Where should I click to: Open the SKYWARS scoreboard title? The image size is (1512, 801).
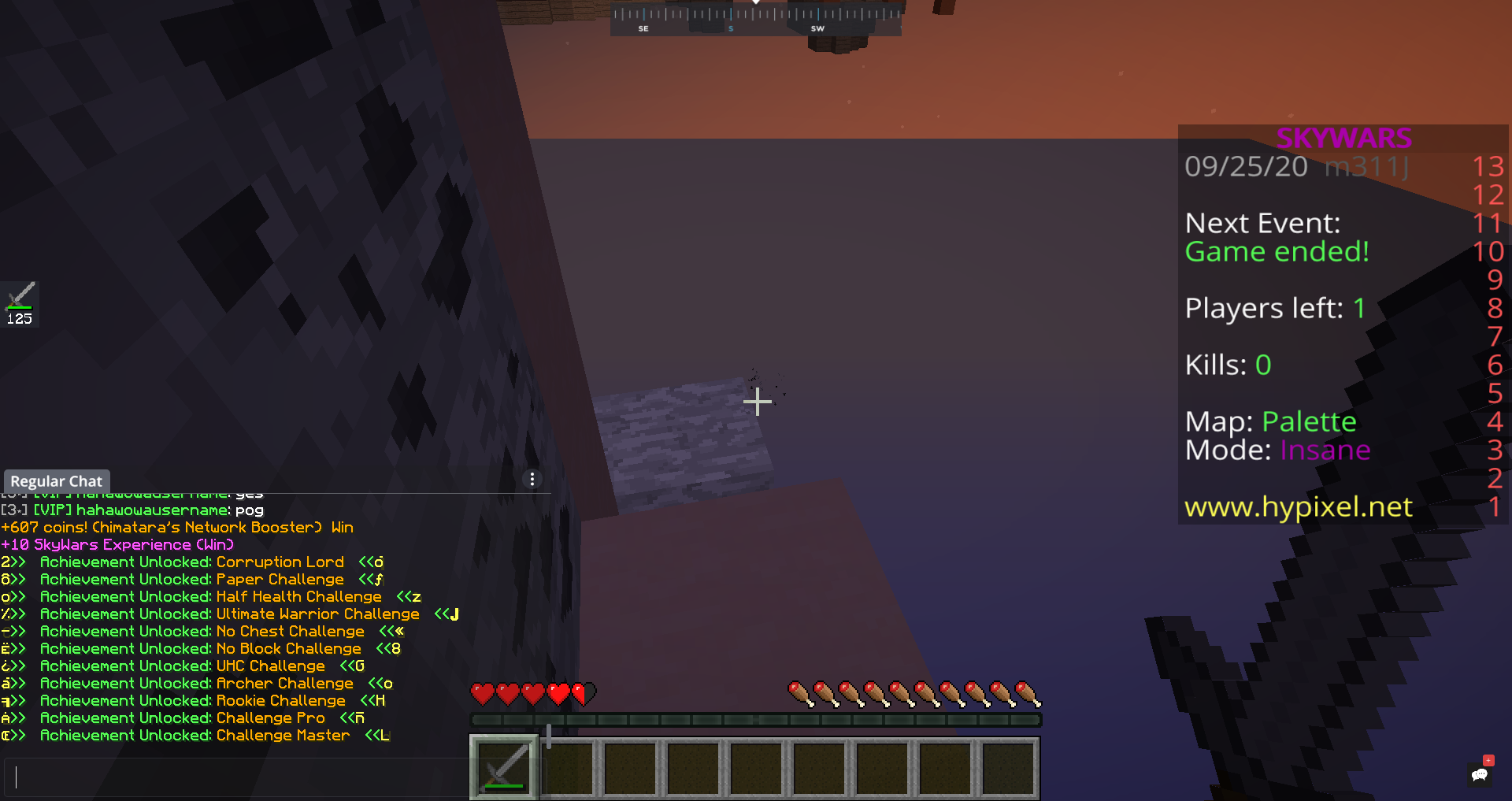1343,138
